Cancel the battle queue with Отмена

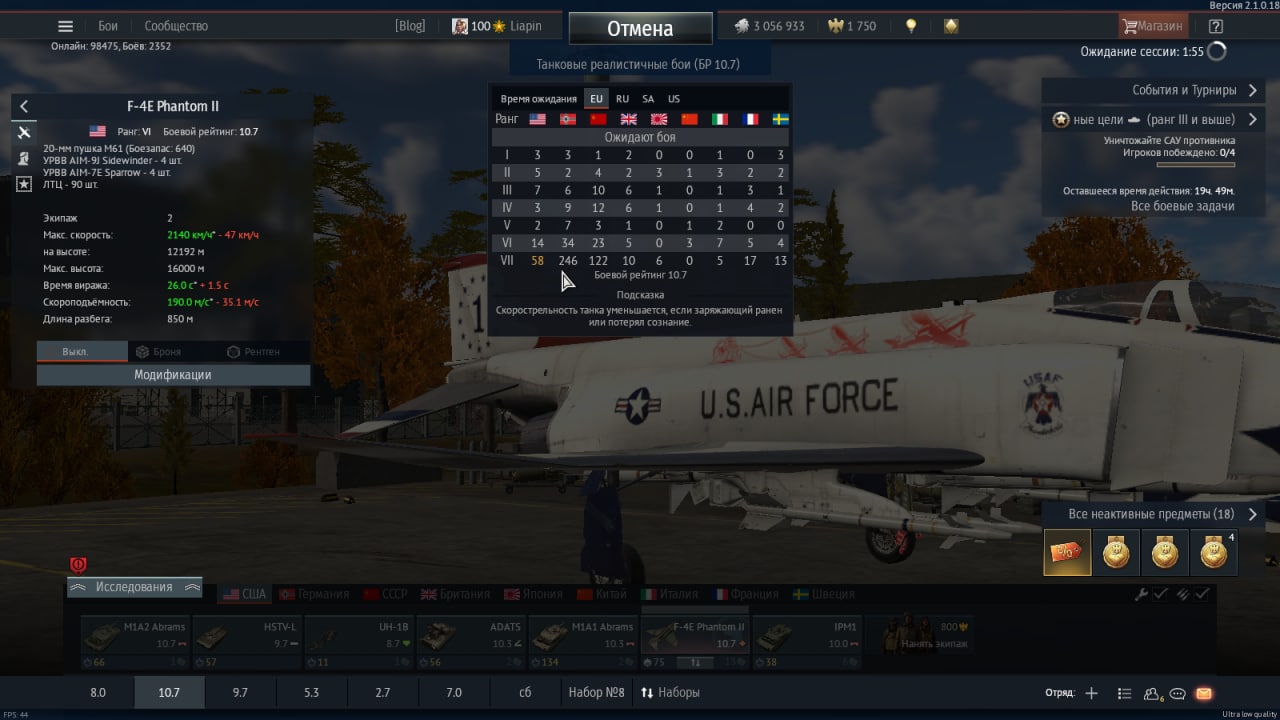coord(640,29)
